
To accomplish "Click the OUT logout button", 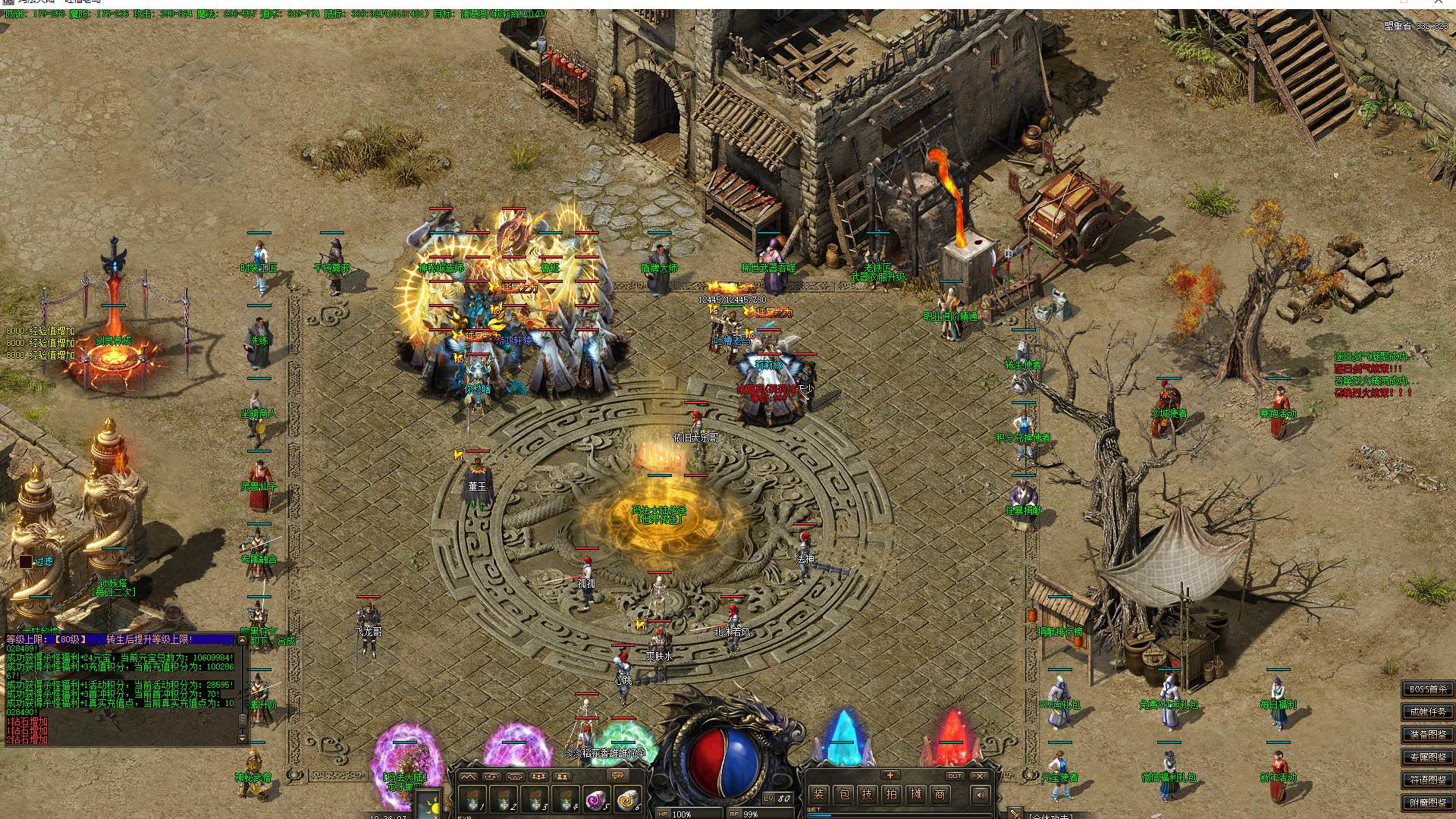I will pyautogui.click(x=955, y=776).
